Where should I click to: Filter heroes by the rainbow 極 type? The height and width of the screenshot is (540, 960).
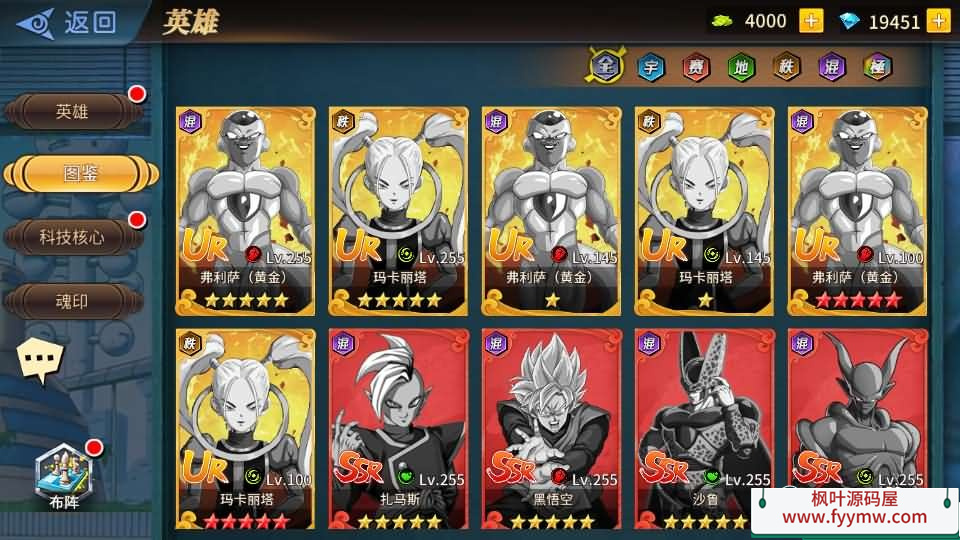point(877,67)
